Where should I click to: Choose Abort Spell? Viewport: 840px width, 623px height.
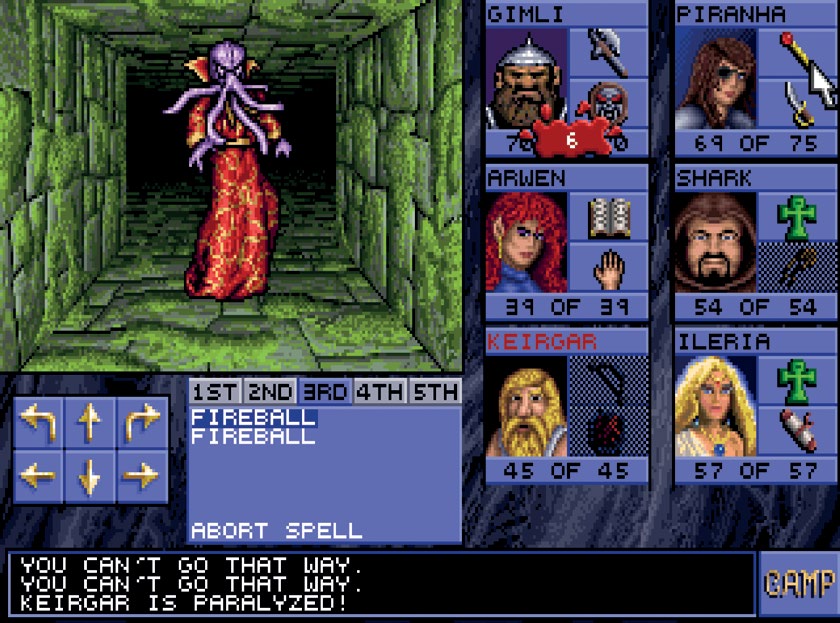click(277, 530)
